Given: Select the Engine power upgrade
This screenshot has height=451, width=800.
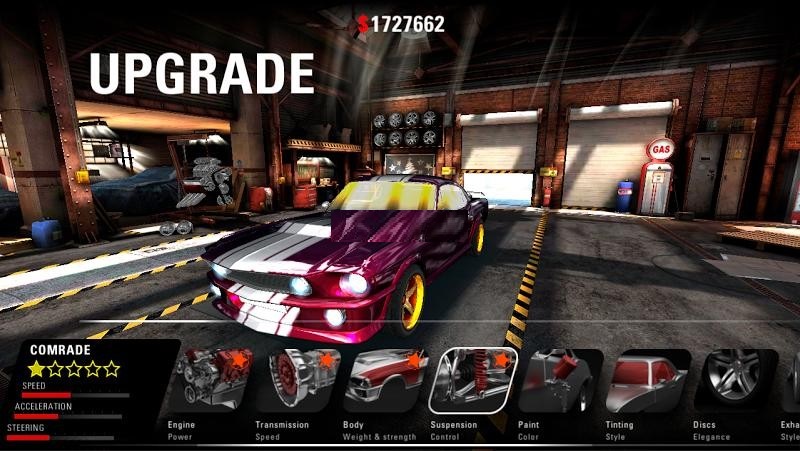Looking at the screenshot, I should pyautogui.click(x=210, y=381).
